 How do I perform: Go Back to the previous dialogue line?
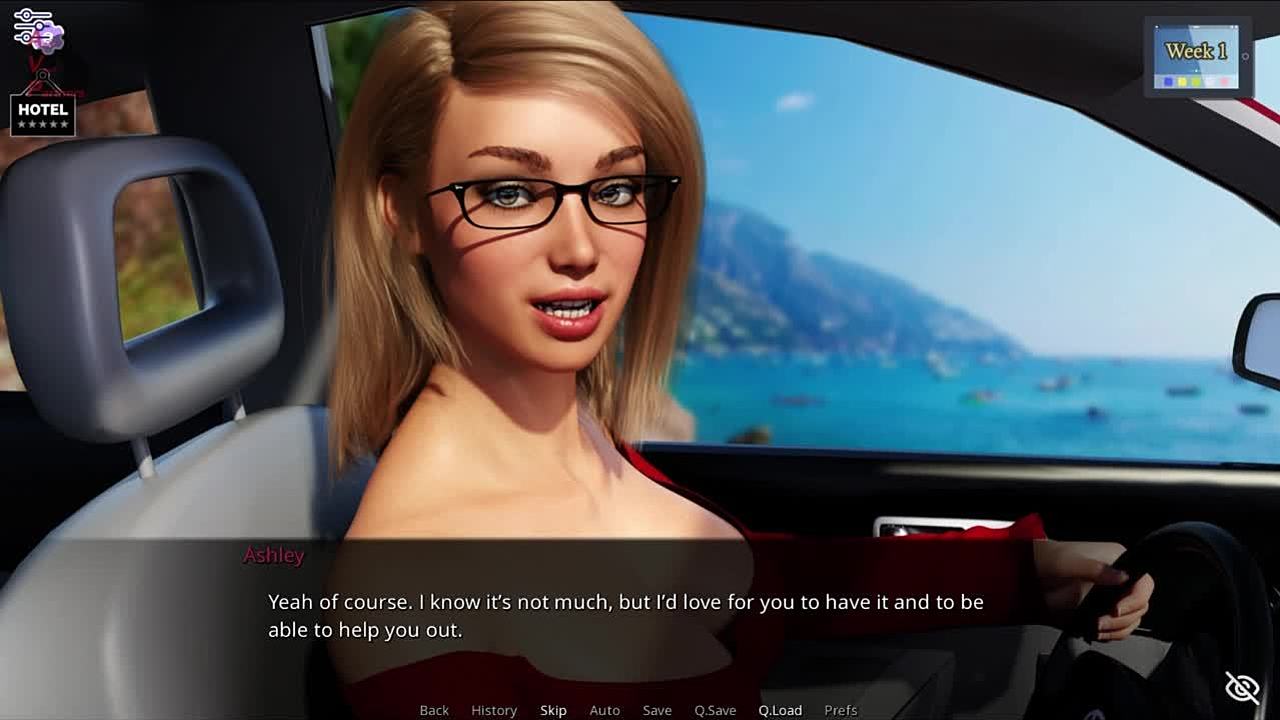pyautogui.click(x=434, y=710)
